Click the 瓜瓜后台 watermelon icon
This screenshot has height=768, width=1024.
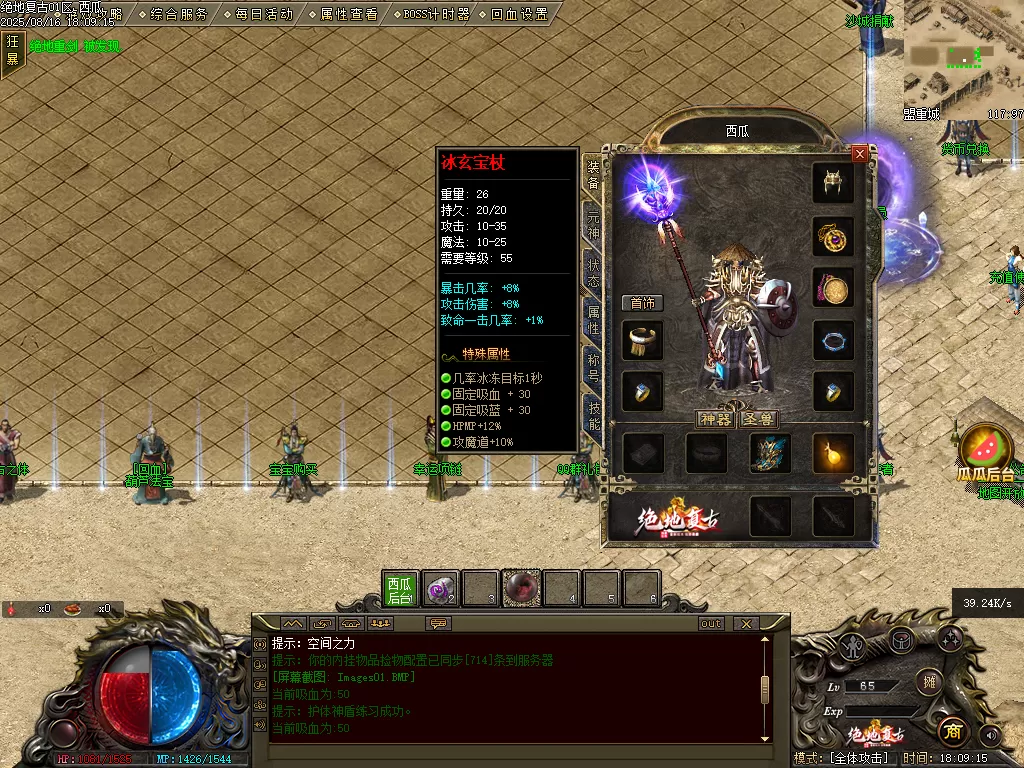pos(986,449)
